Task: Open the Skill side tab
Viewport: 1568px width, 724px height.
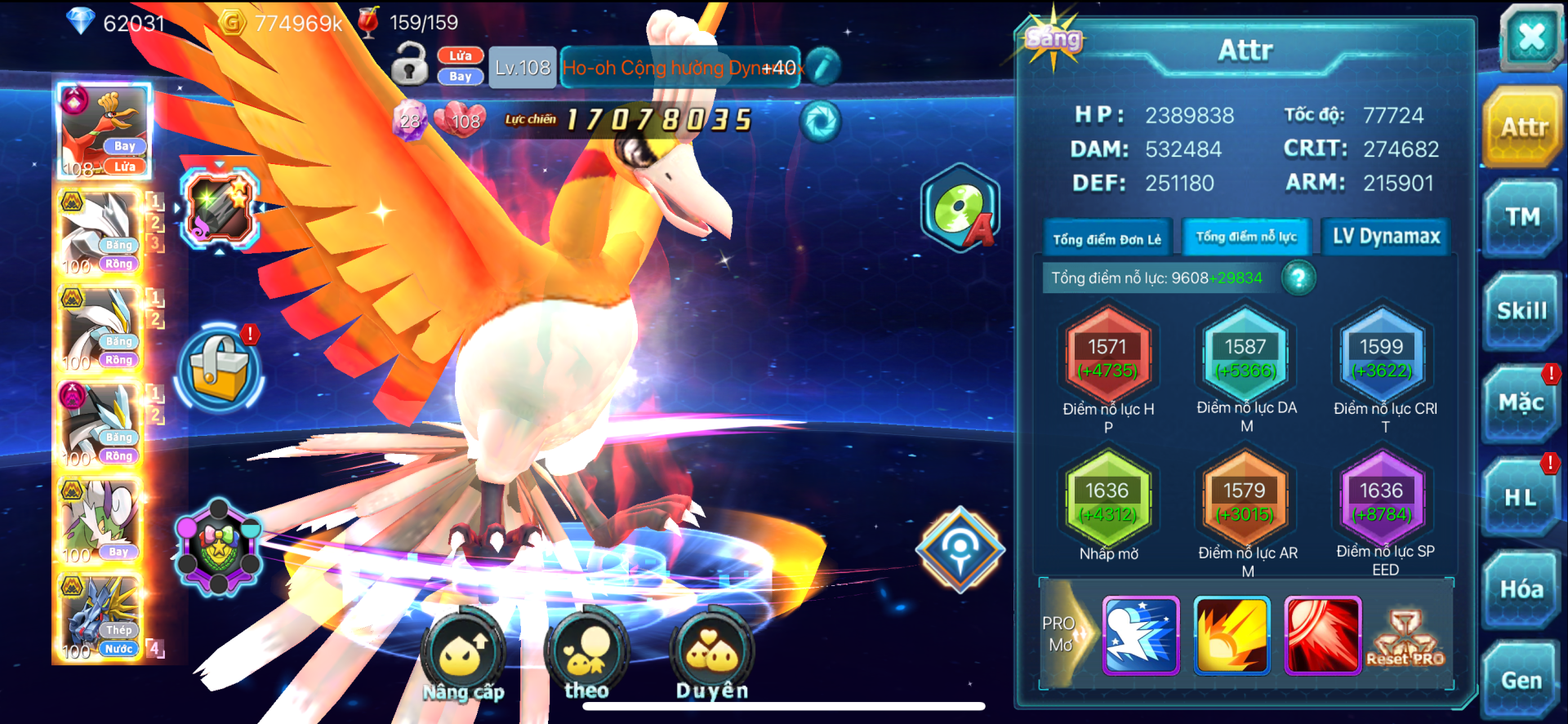Action: point(1521,311)
